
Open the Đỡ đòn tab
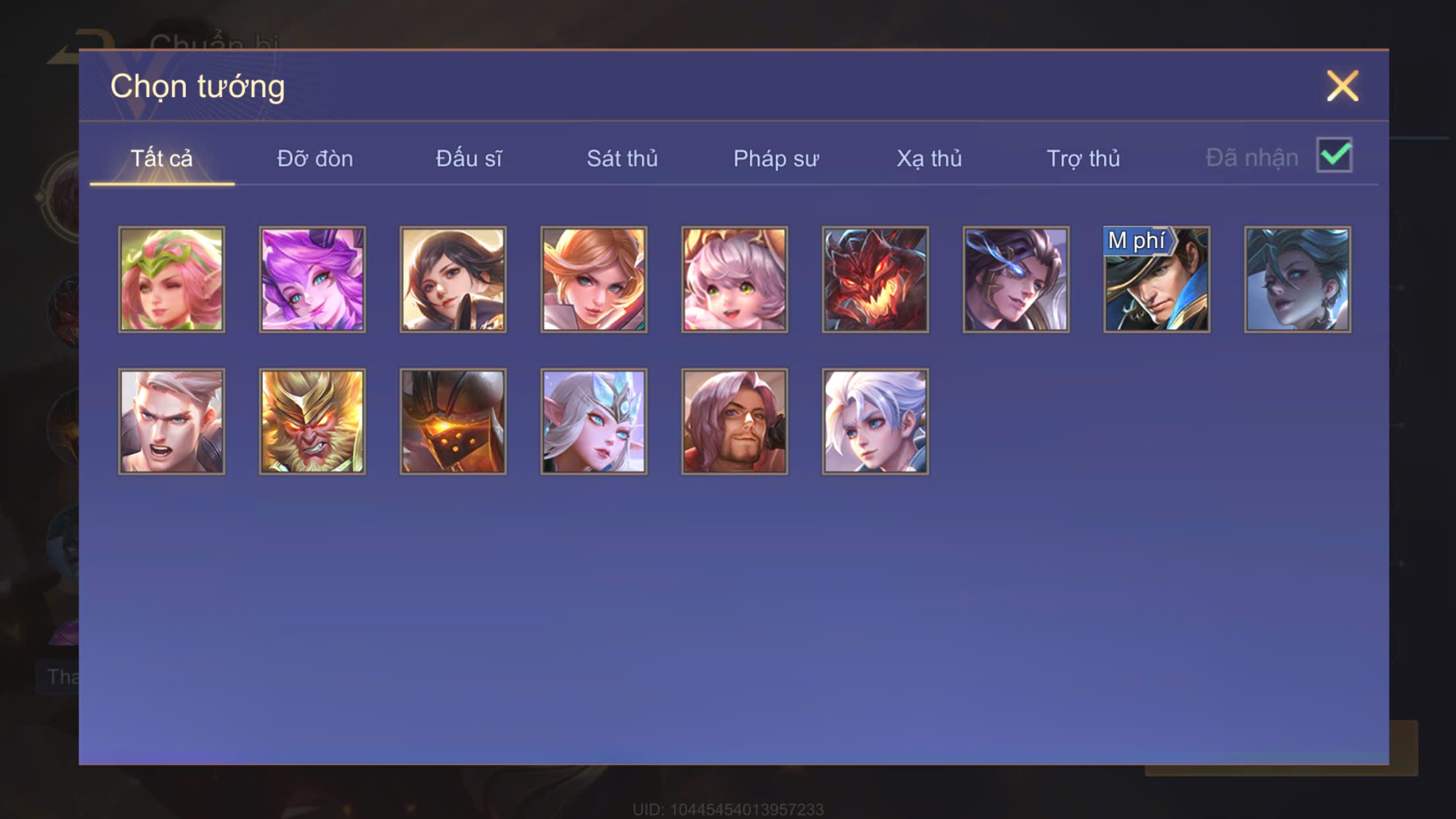[315, 159]
